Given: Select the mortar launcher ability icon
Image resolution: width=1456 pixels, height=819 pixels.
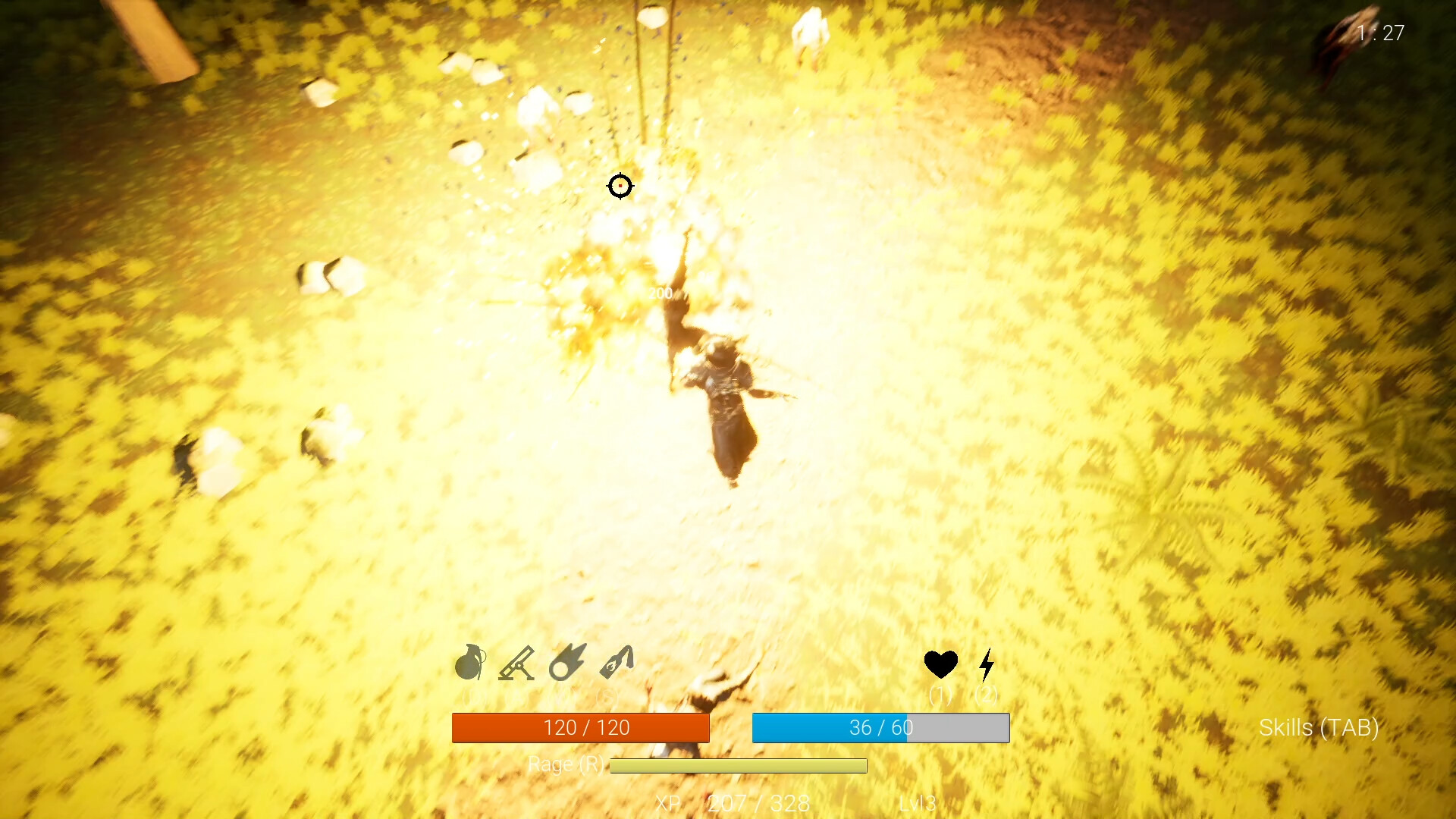Looking at the screenshot, I should click(517, 663).
